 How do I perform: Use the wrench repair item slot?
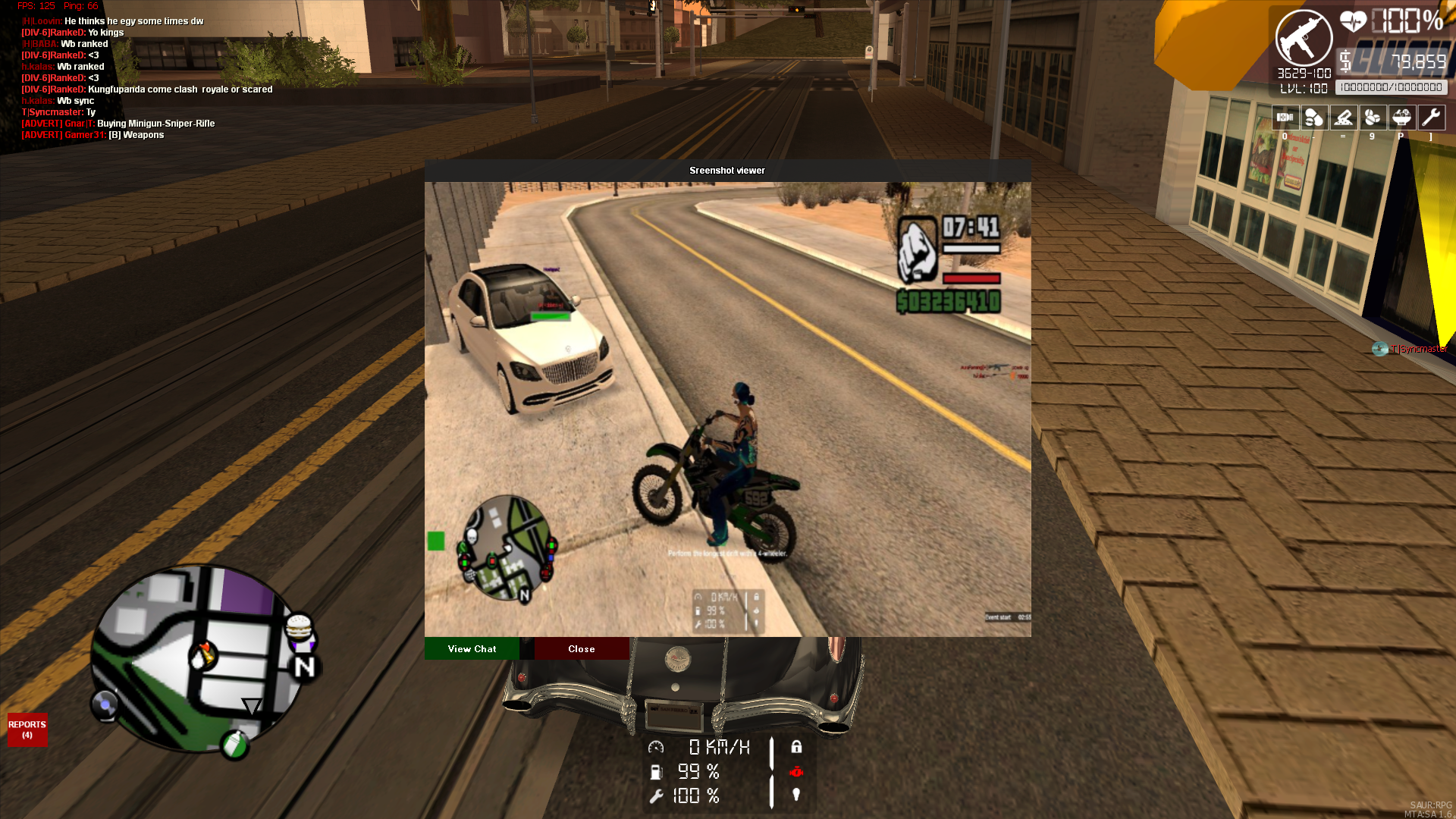(x=1431, y=118)
